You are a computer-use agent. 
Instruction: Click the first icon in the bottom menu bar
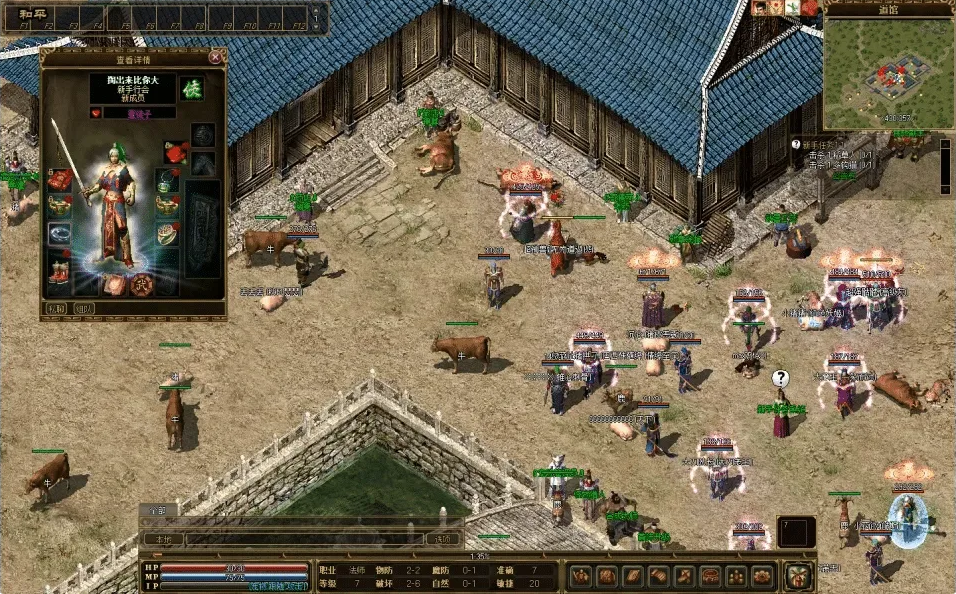(x=580, y=576)
